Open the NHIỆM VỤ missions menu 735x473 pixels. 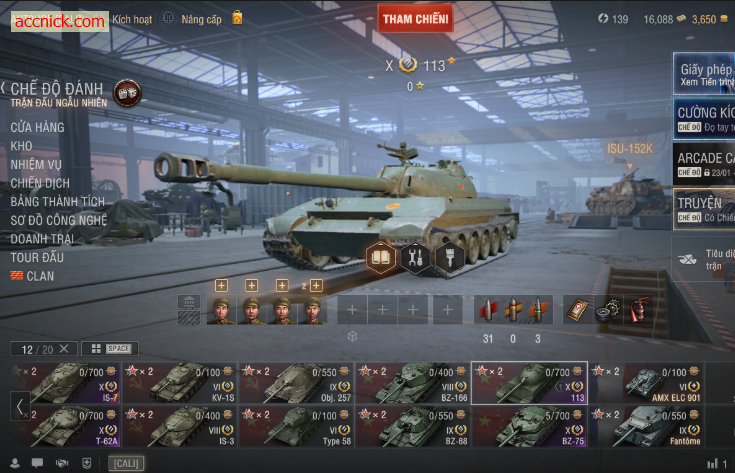click(x=36, y=165)
